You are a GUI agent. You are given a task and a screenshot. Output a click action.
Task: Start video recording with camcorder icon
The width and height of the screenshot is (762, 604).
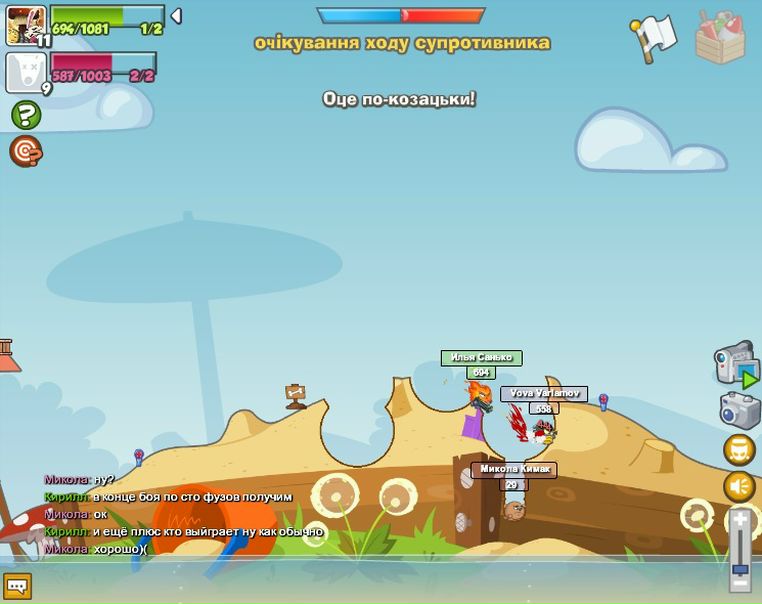click(x=736, y=363)
